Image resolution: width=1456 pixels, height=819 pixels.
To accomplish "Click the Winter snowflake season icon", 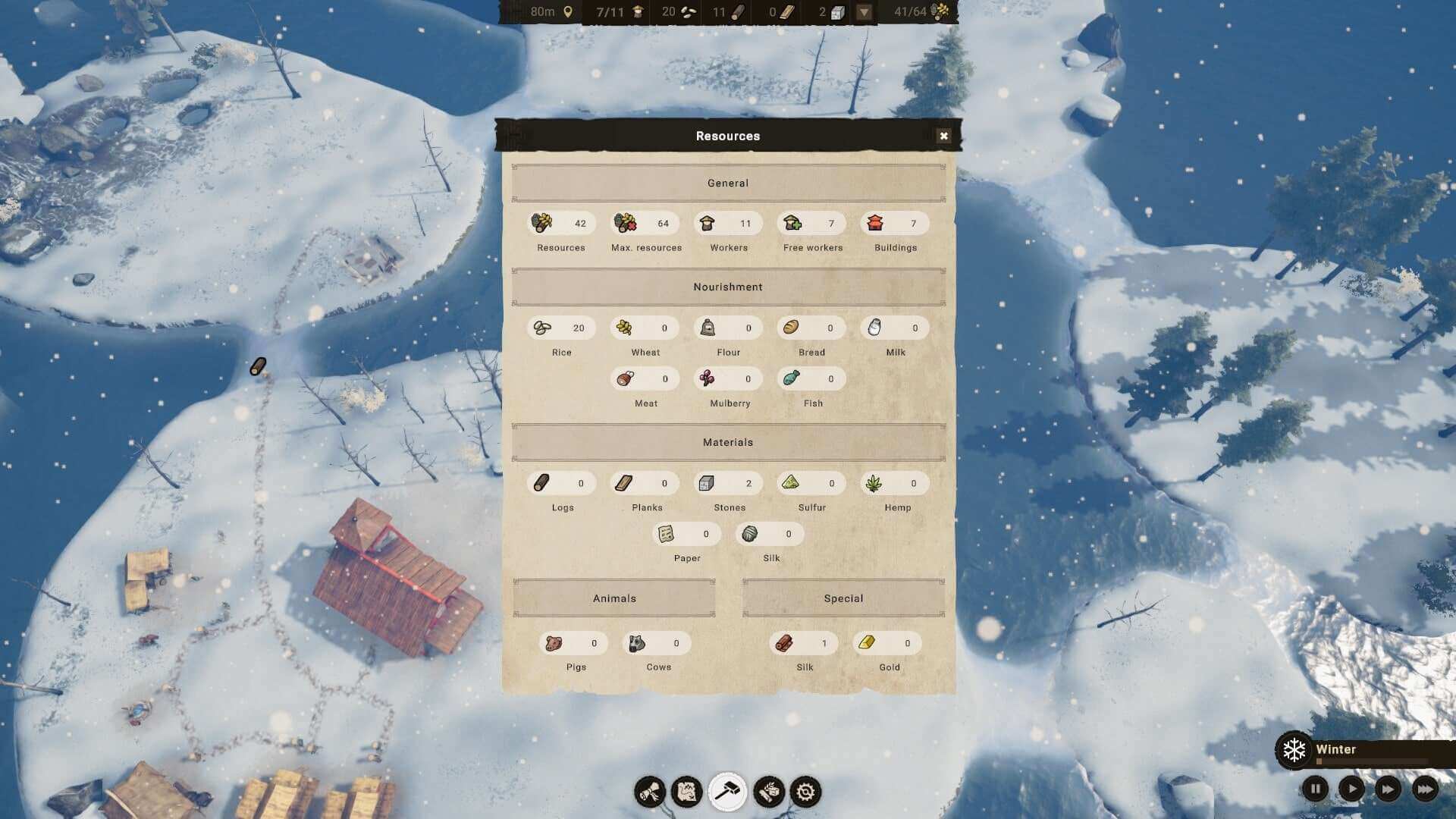I will 1294,750.
